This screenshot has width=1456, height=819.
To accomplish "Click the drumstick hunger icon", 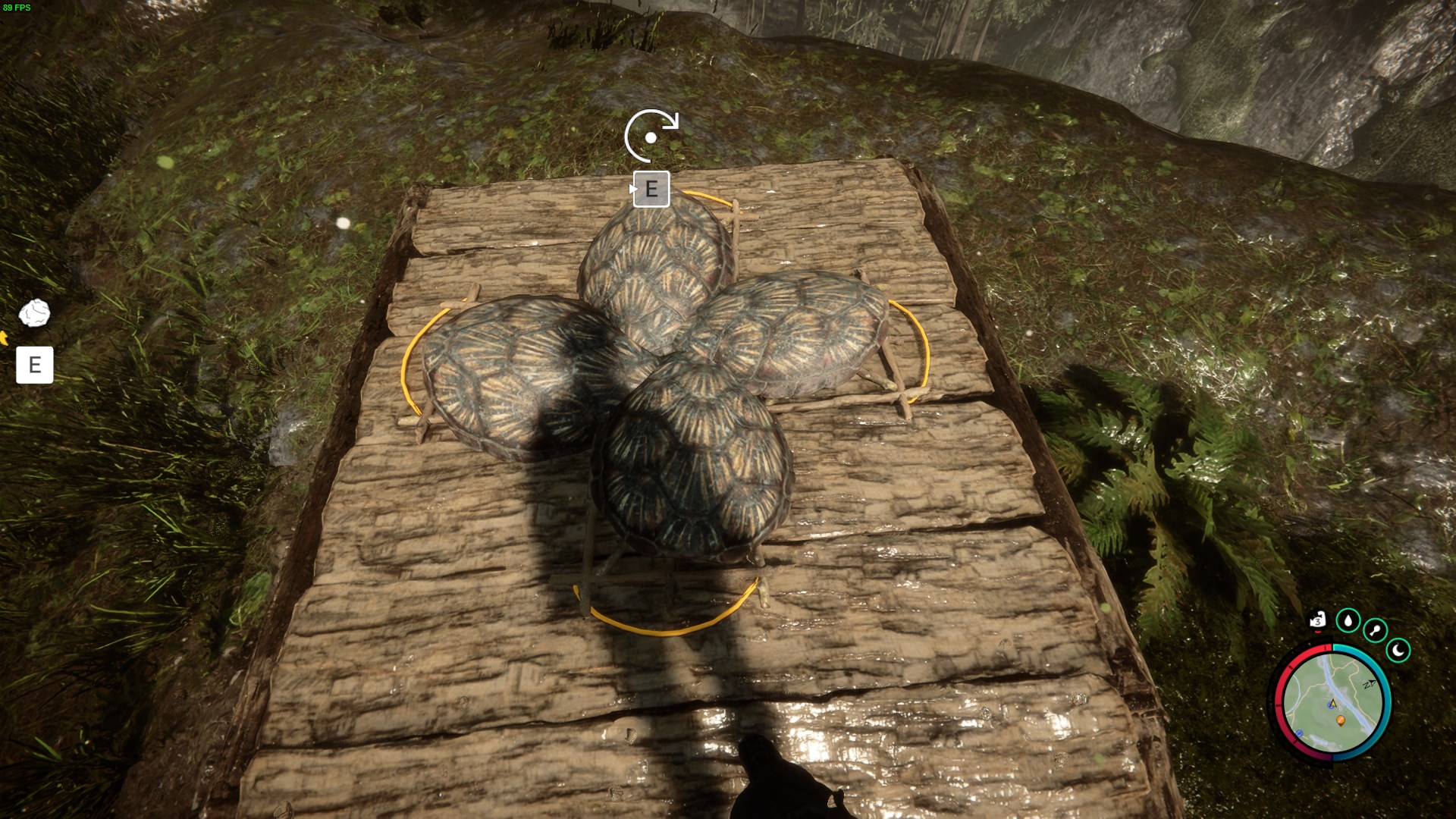I will [1375, 630].
